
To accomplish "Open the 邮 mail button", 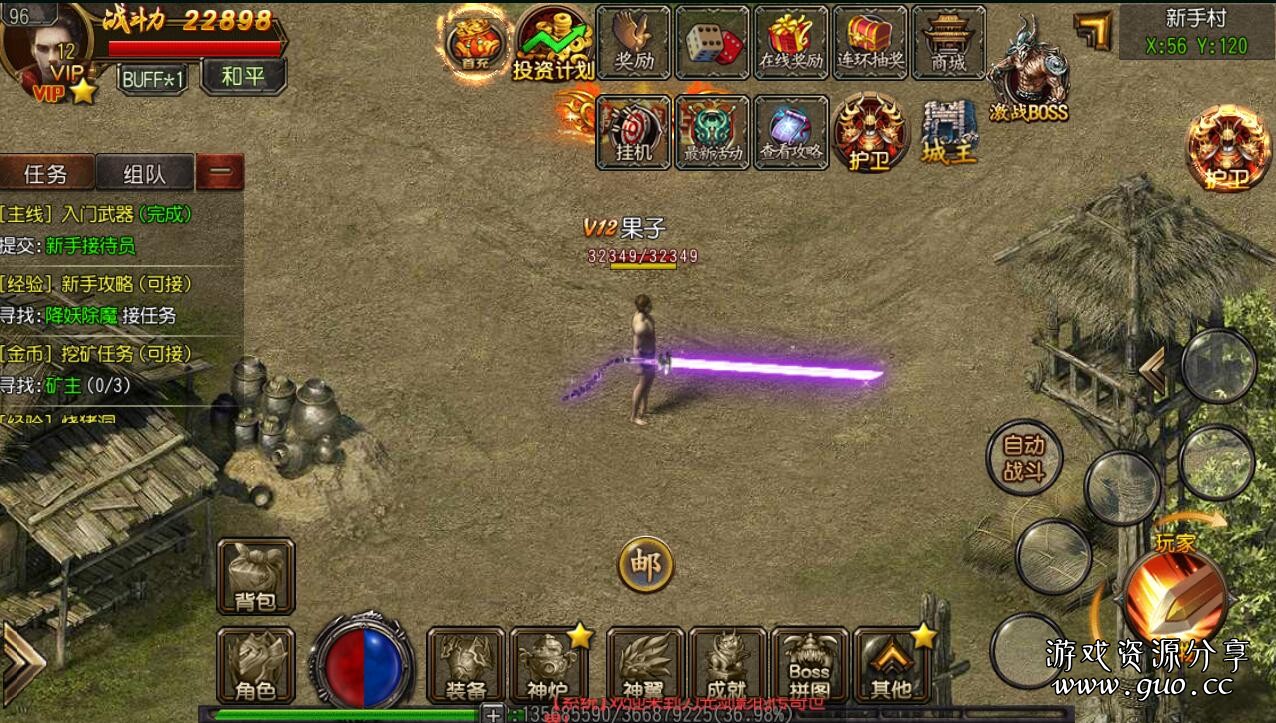I will 645,566.
